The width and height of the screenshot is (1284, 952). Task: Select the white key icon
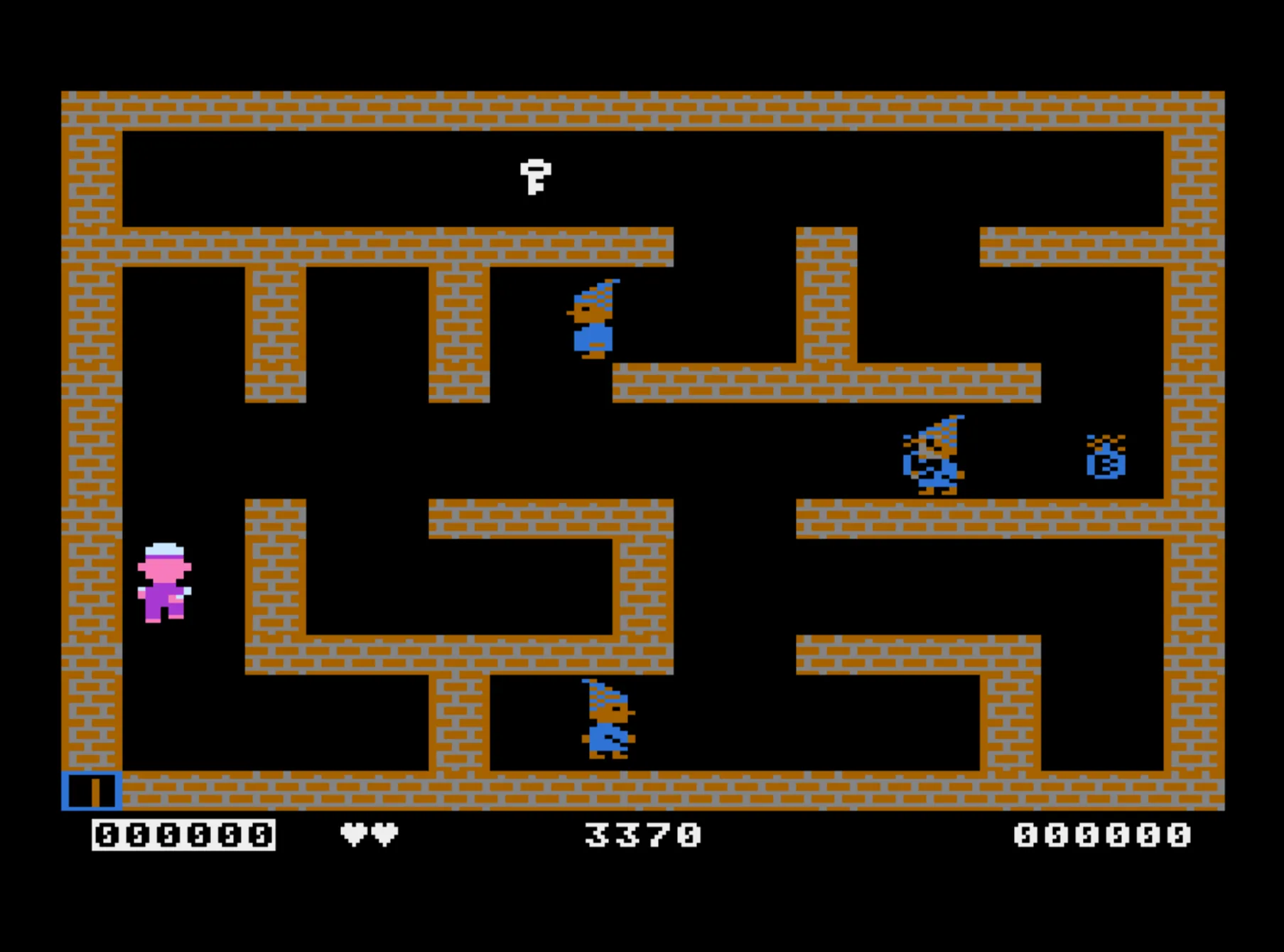536,178
